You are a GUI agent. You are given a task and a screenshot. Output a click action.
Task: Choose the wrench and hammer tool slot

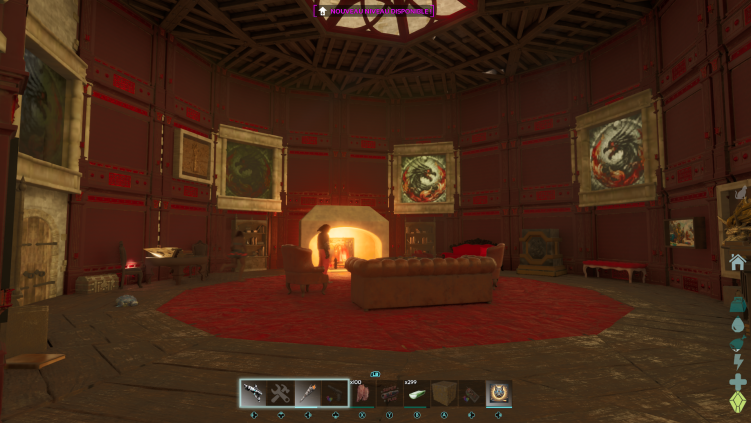[x=280, y=393]
